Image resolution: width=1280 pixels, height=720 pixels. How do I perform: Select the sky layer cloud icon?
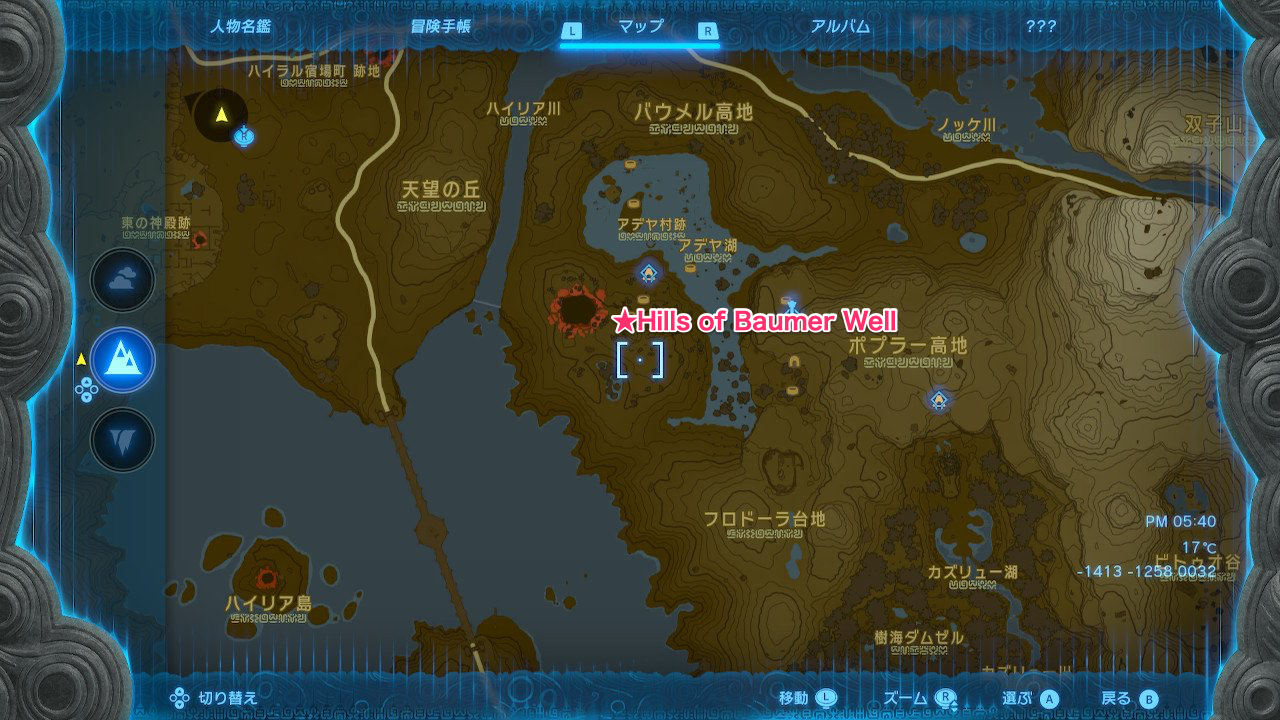click(x=121, y=280)
